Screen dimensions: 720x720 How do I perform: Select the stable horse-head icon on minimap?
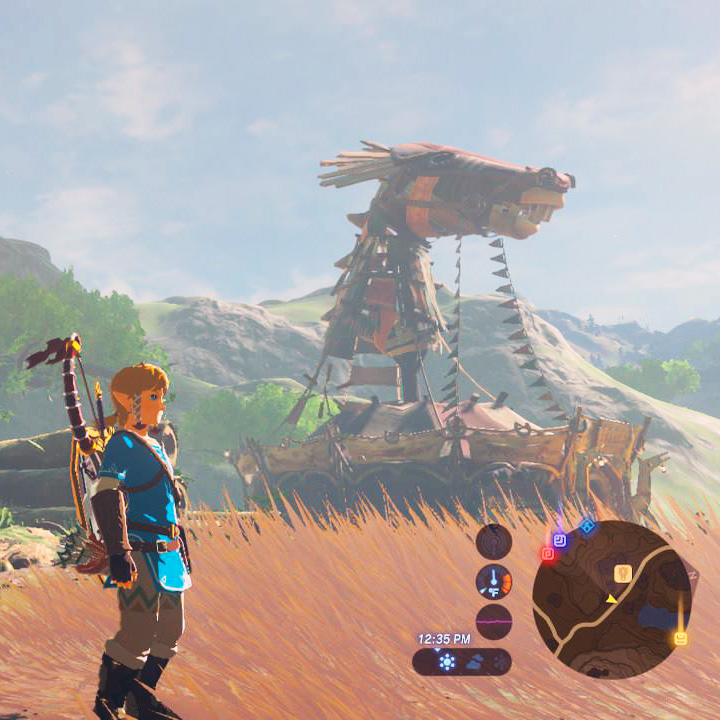(622, 573)
